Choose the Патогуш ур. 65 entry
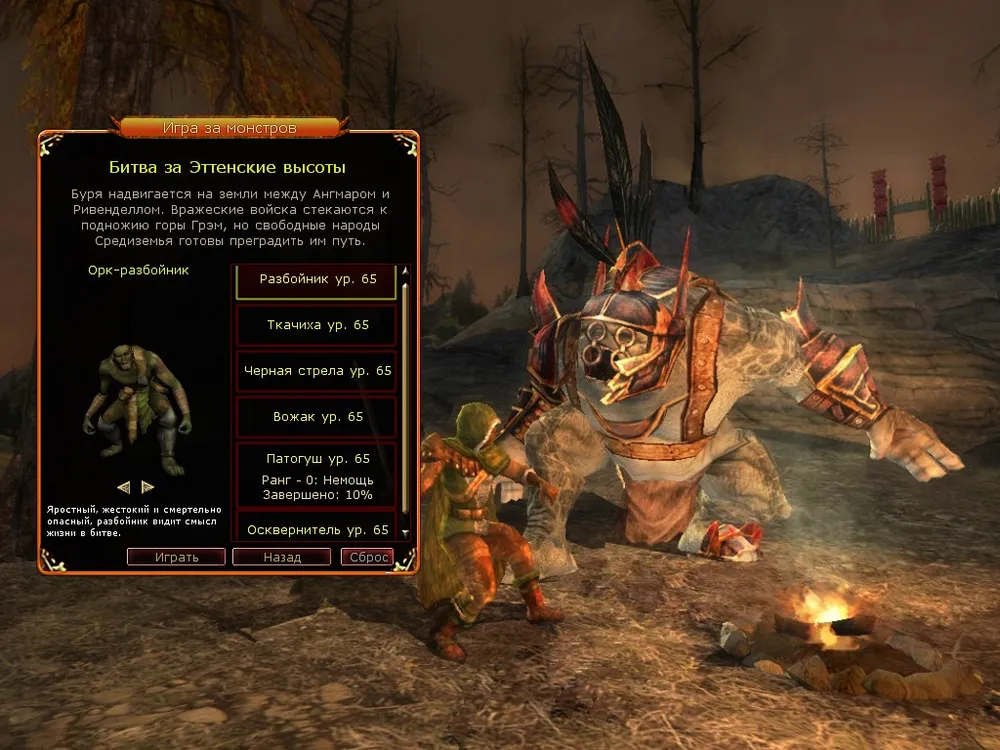The width and height of the screenshot is (1000, 750). pyautogui.click(x=317, y=475)
